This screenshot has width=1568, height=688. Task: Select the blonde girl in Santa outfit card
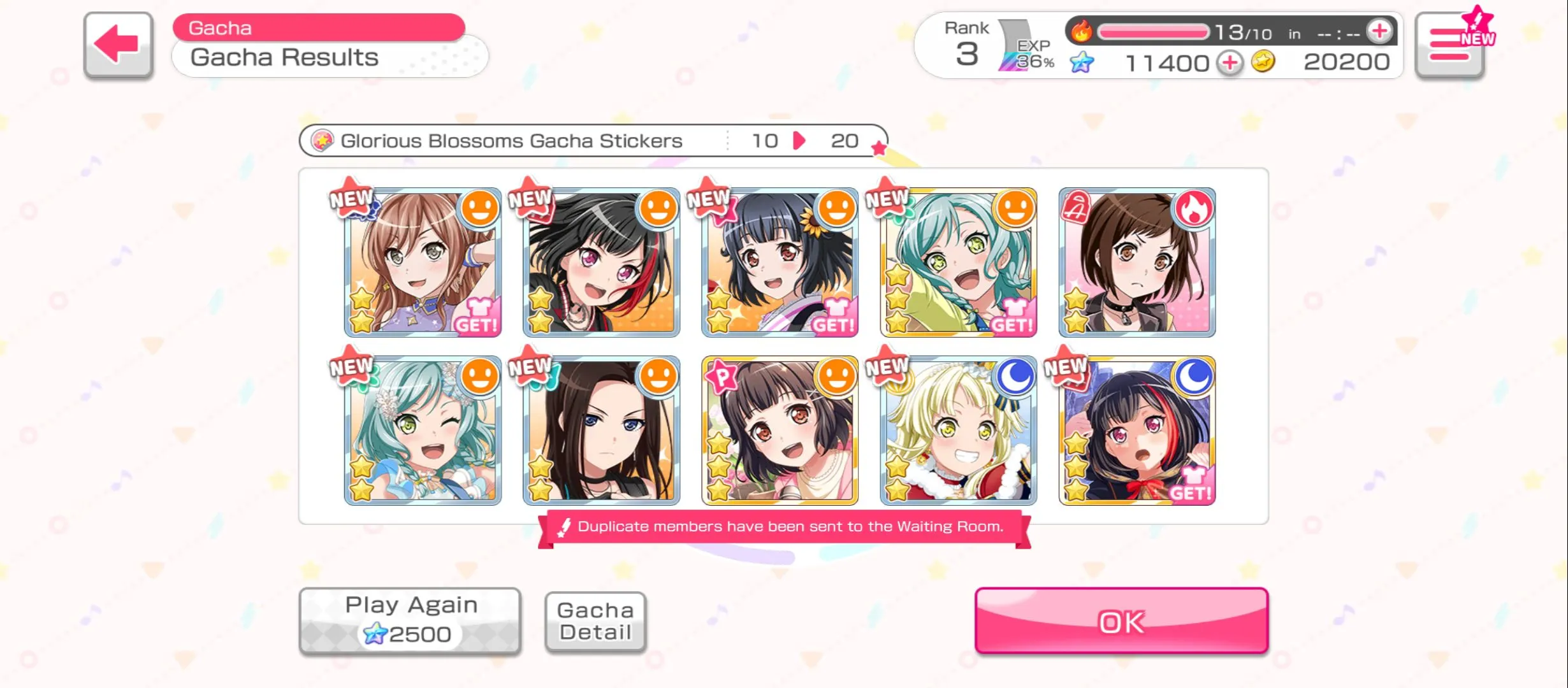[x=958, y=431]
